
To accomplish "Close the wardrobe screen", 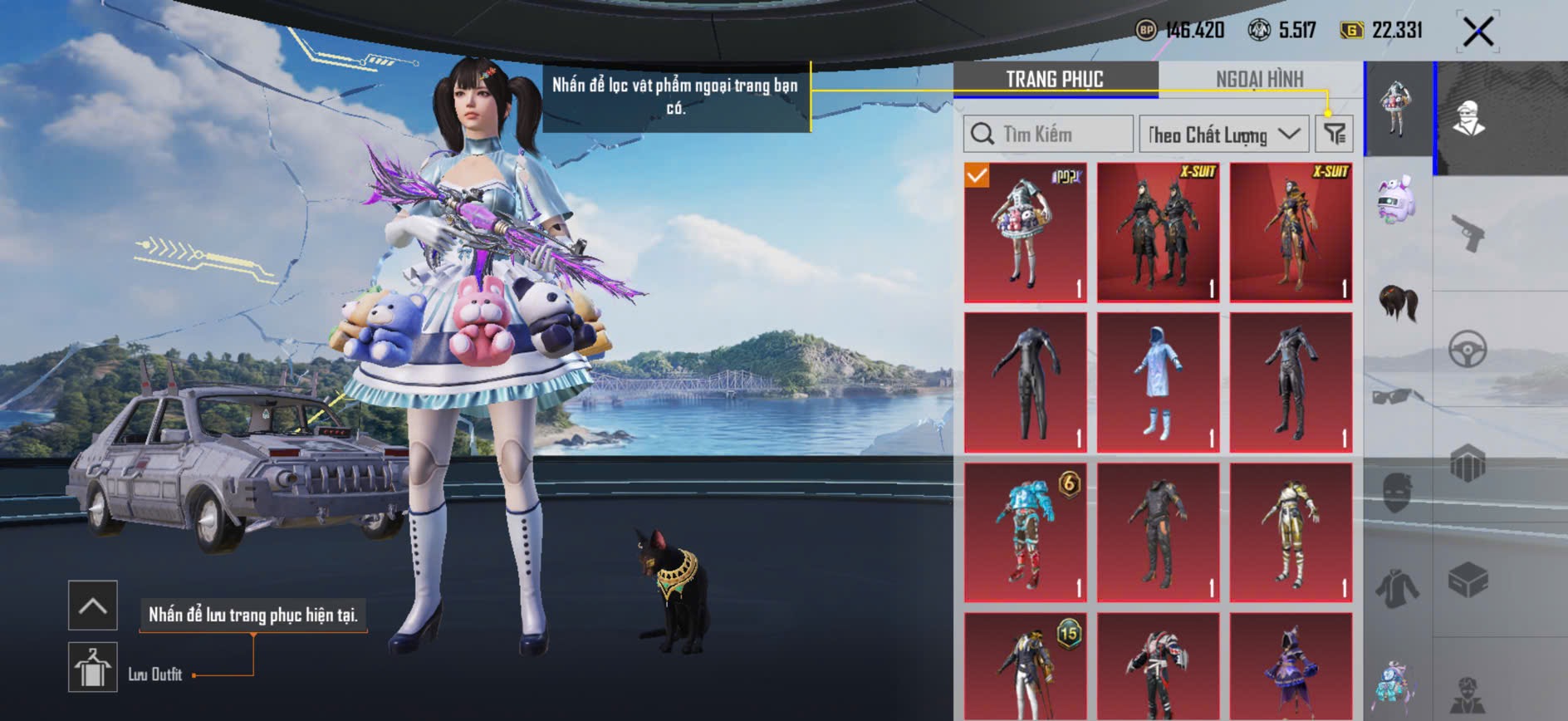I will click(x=1478, y=32).
